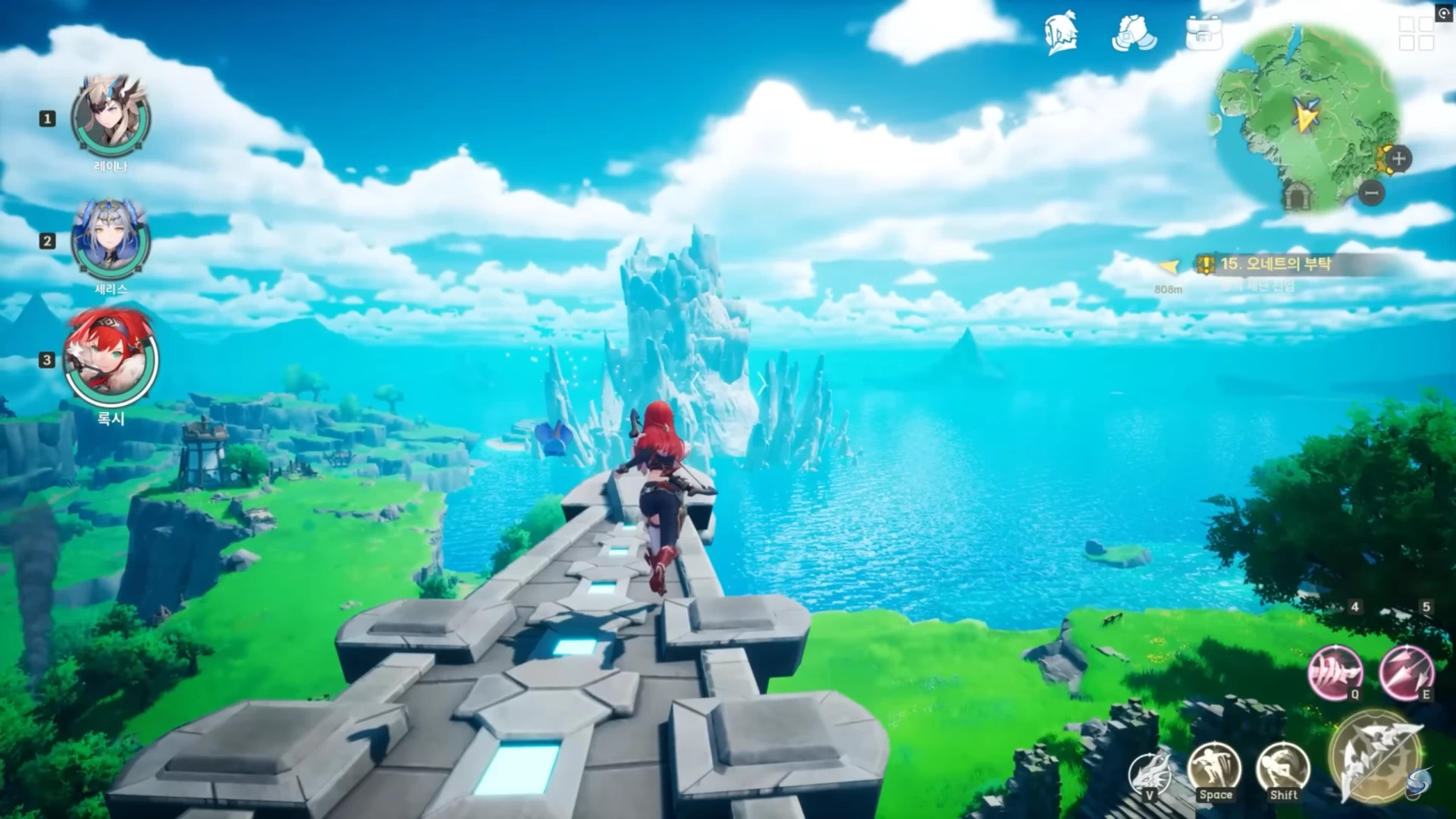Activate the claw slash skill

click(1335, 672)
